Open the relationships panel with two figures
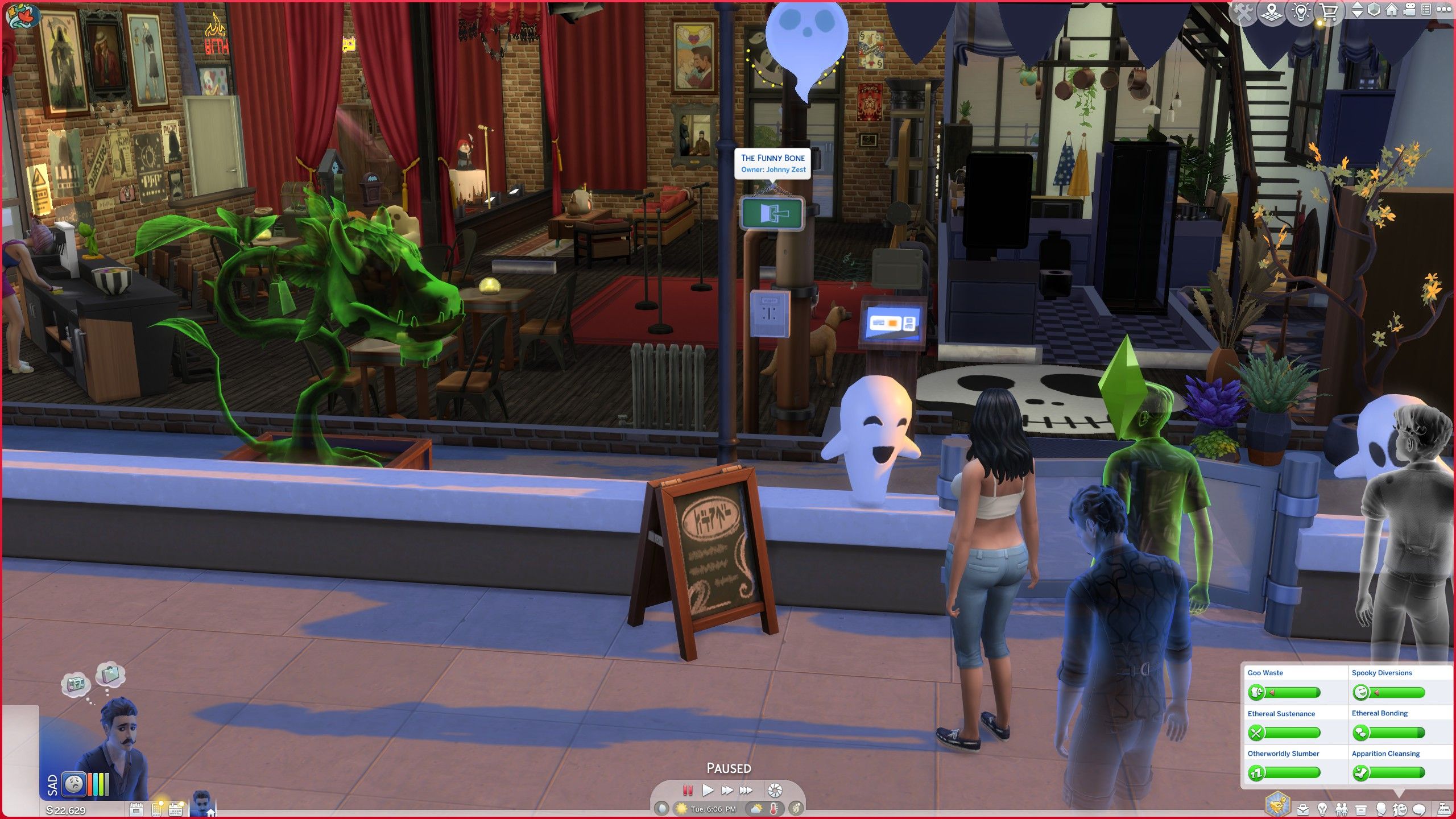 click(1342, 809)
